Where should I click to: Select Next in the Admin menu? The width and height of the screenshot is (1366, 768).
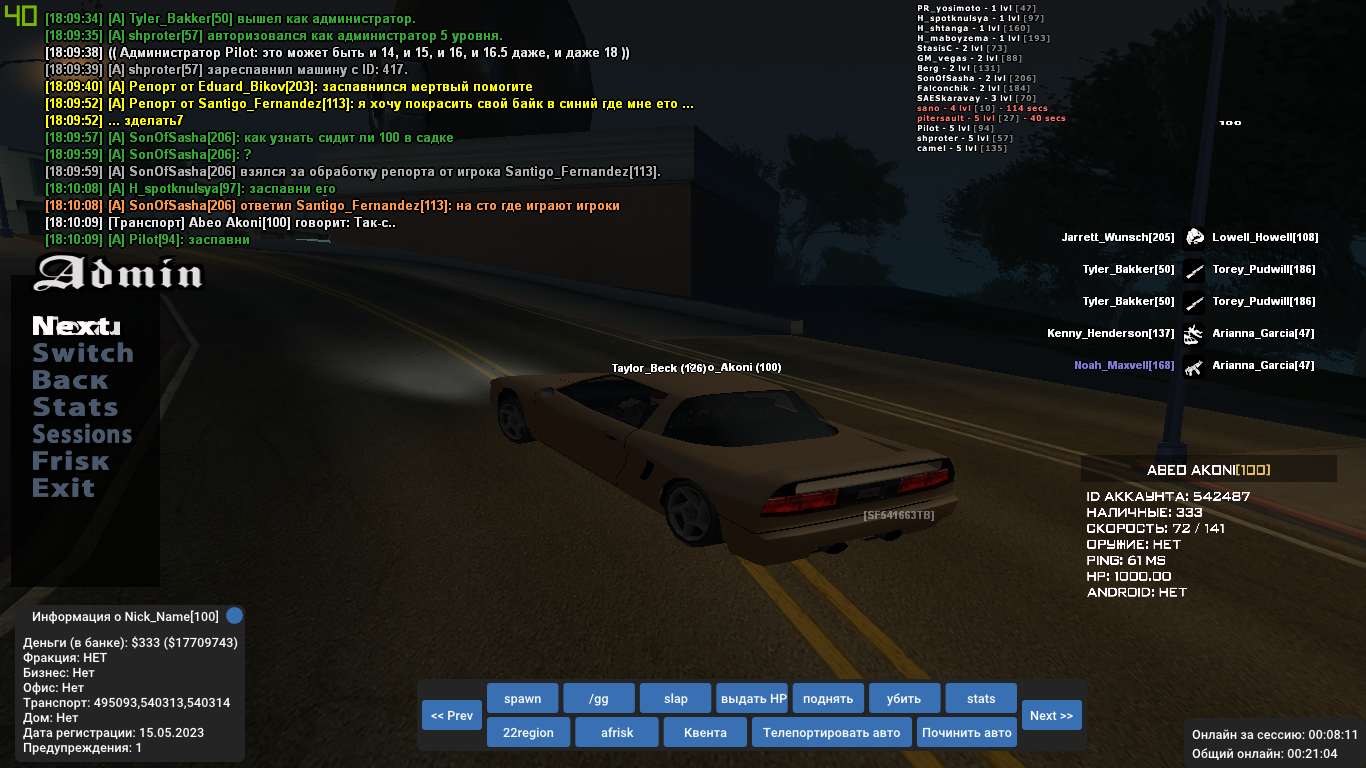tap(76, 326)
